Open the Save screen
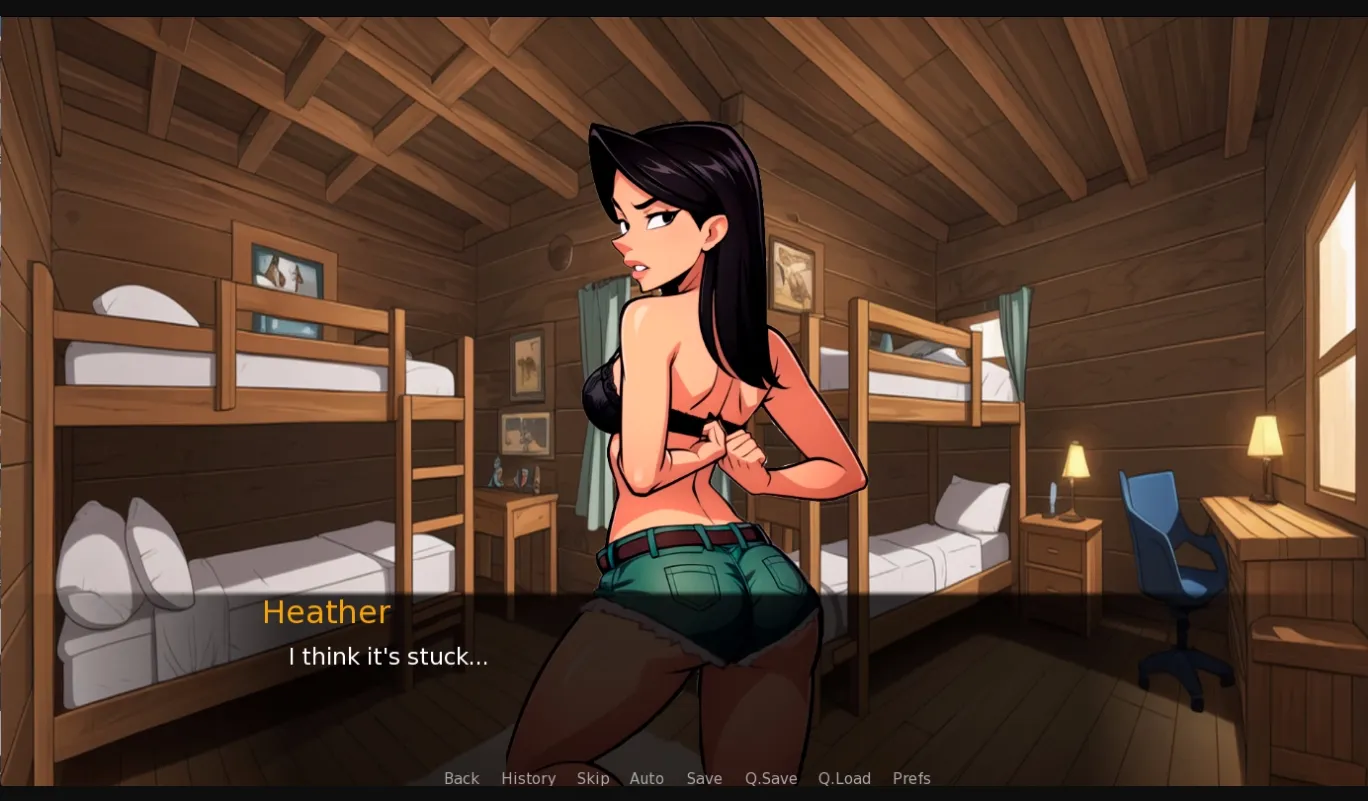 704,778
